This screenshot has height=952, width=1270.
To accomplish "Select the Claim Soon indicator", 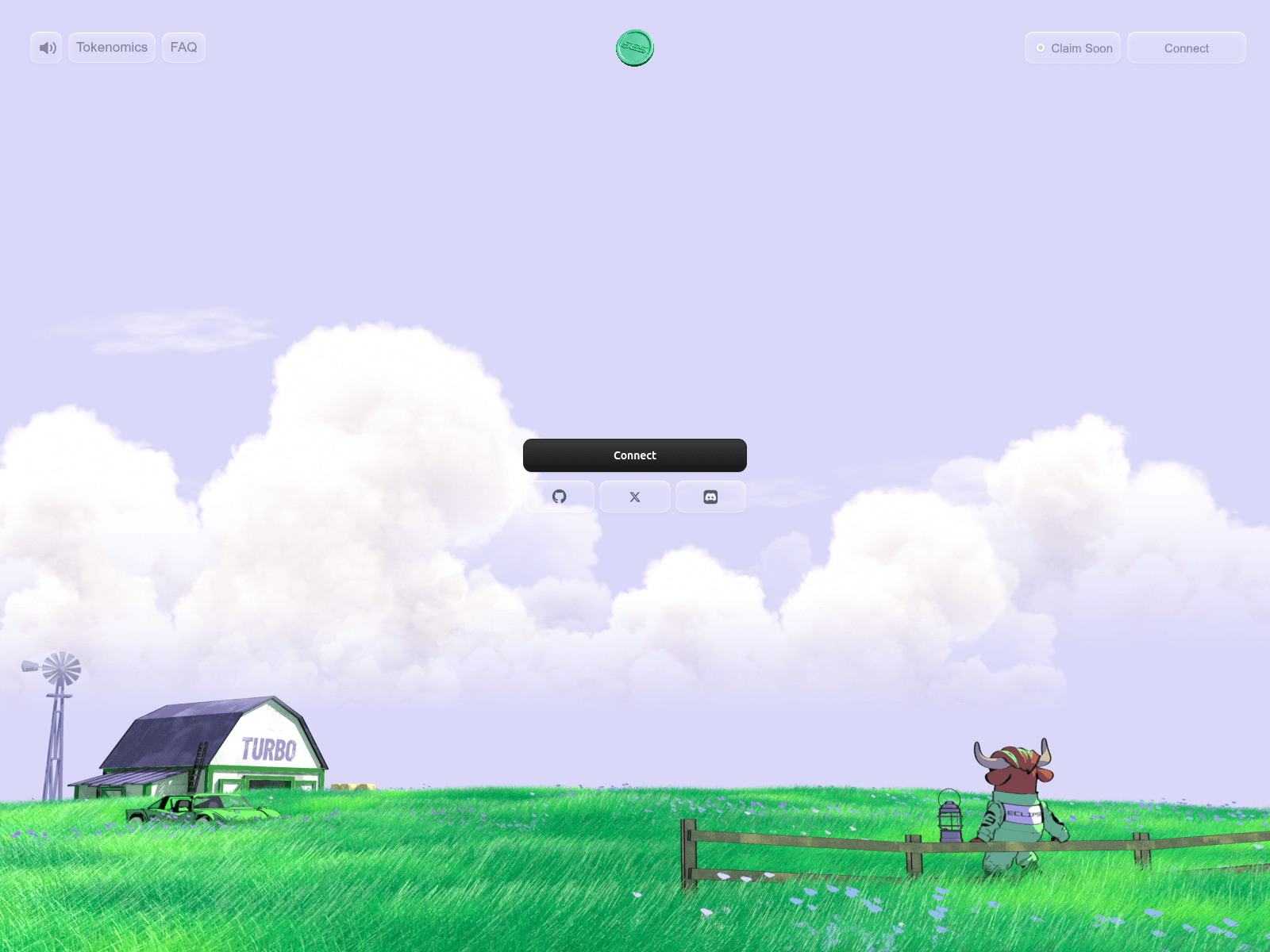I will pos(1072,48).
